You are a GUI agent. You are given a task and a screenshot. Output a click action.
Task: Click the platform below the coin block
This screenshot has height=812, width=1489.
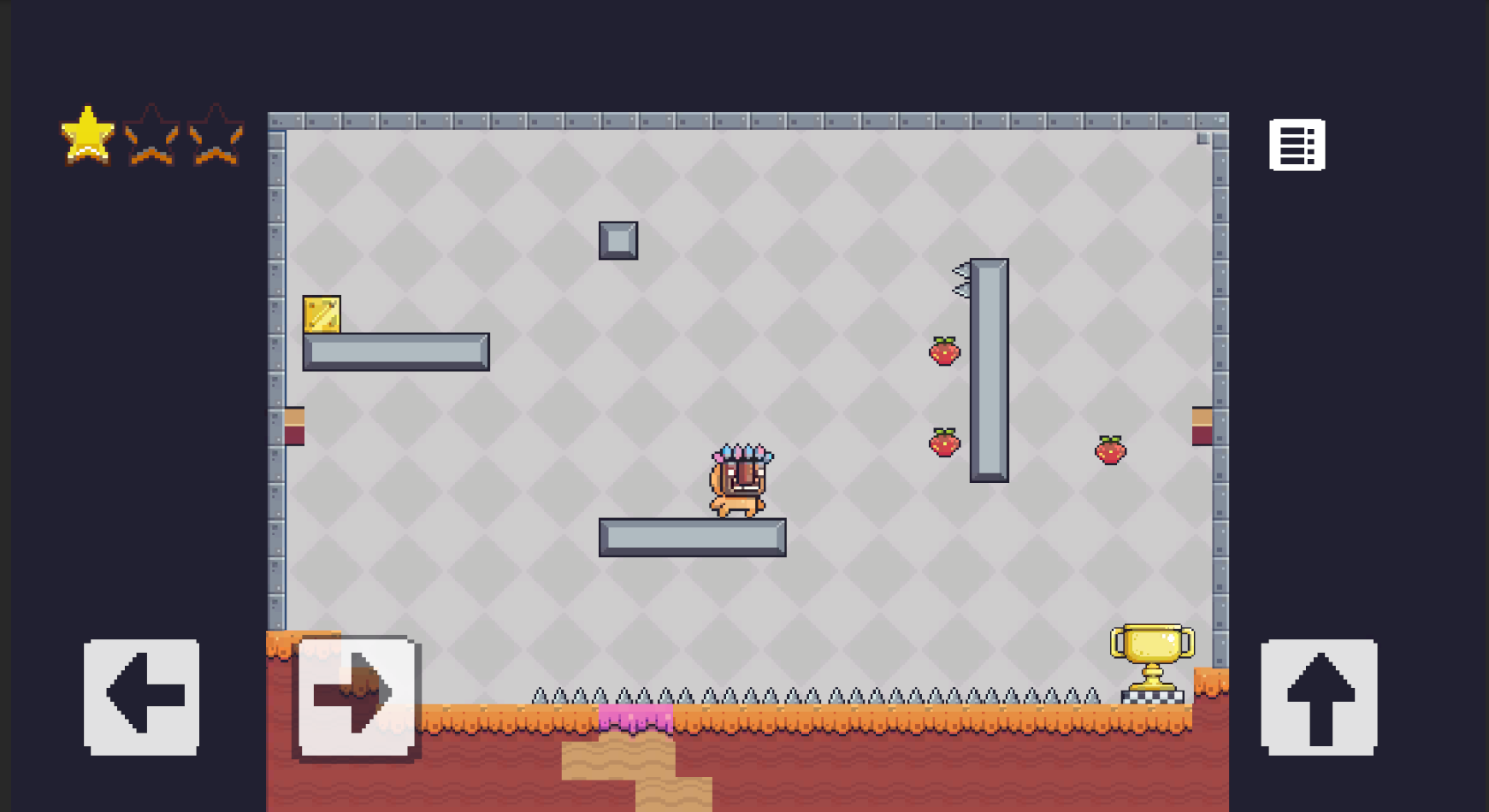pyautogui.click(x=395, y=350)
